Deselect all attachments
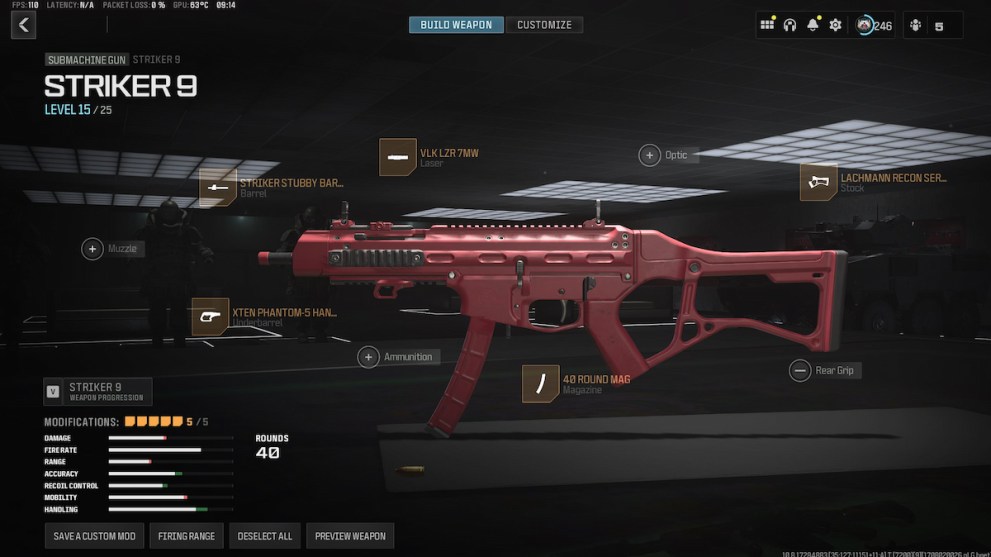Screen dimensions: 991x557 point(265,536)
